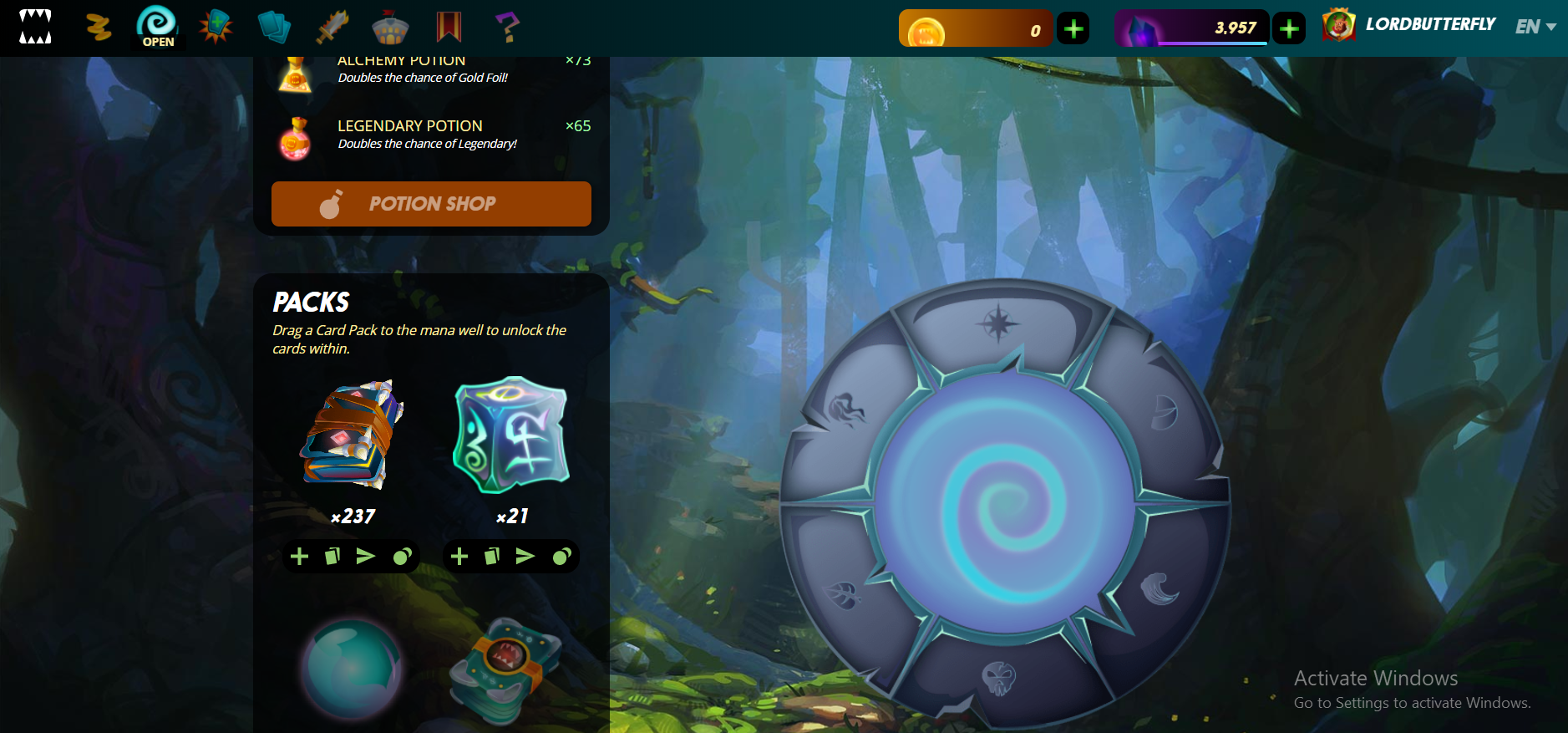
Task: Click the transfer icon under the x237 packs
Action: (x=332, y=556)
